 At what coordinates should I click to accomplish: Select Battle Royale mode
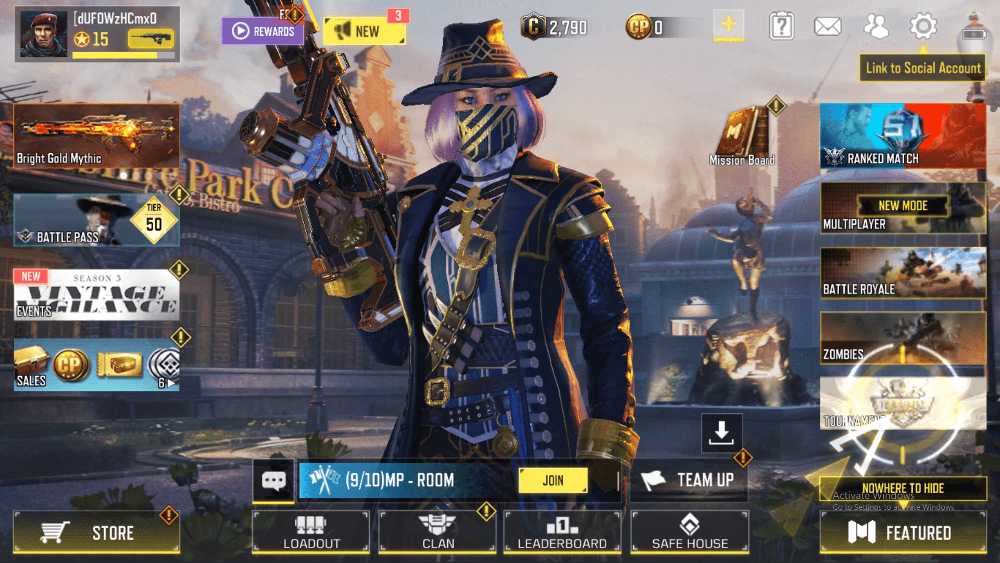(x=902, y=272)
